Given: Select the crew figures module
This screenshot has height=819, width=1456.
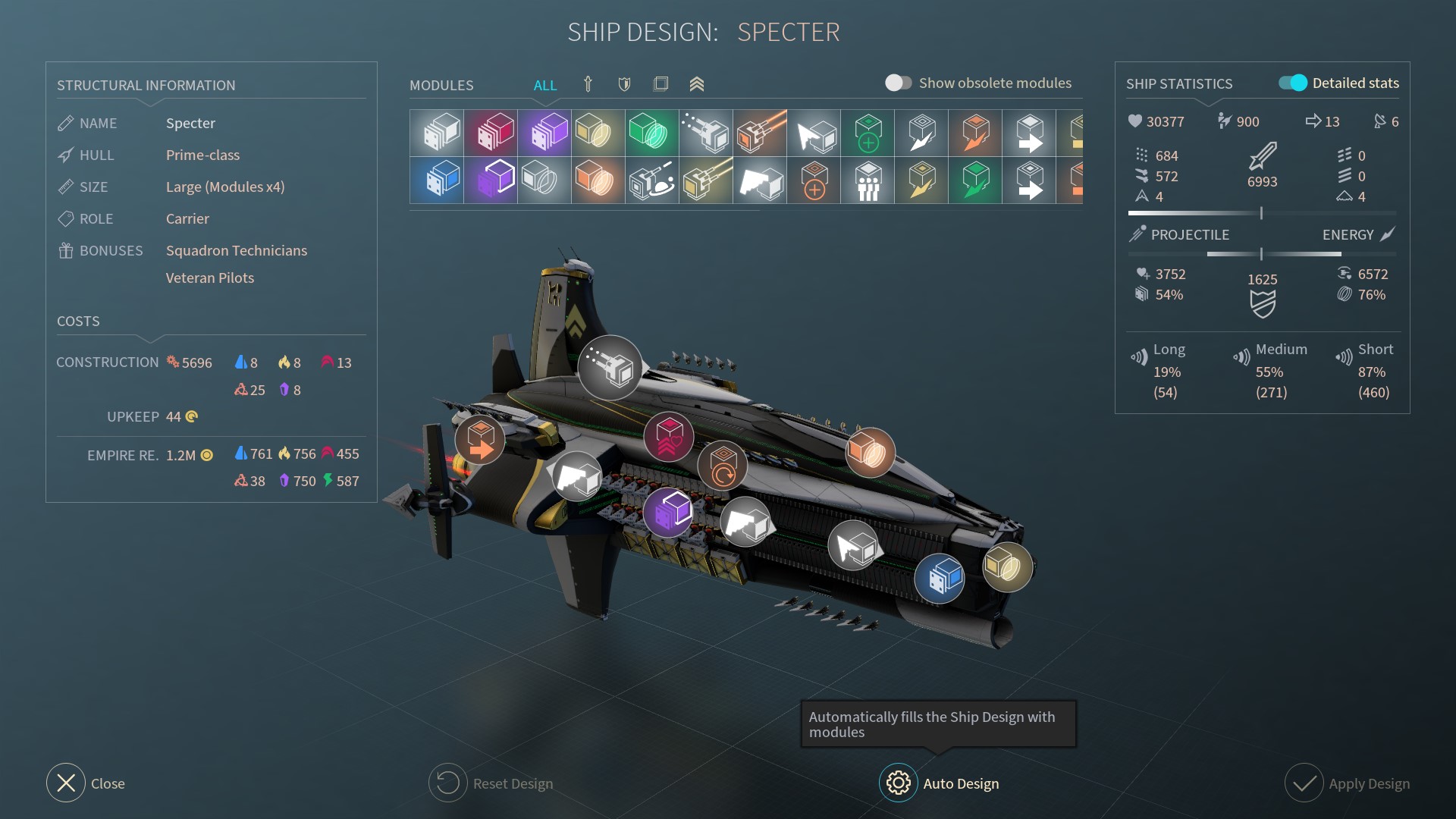Looking at the screenshot, I should pos(868,181).
